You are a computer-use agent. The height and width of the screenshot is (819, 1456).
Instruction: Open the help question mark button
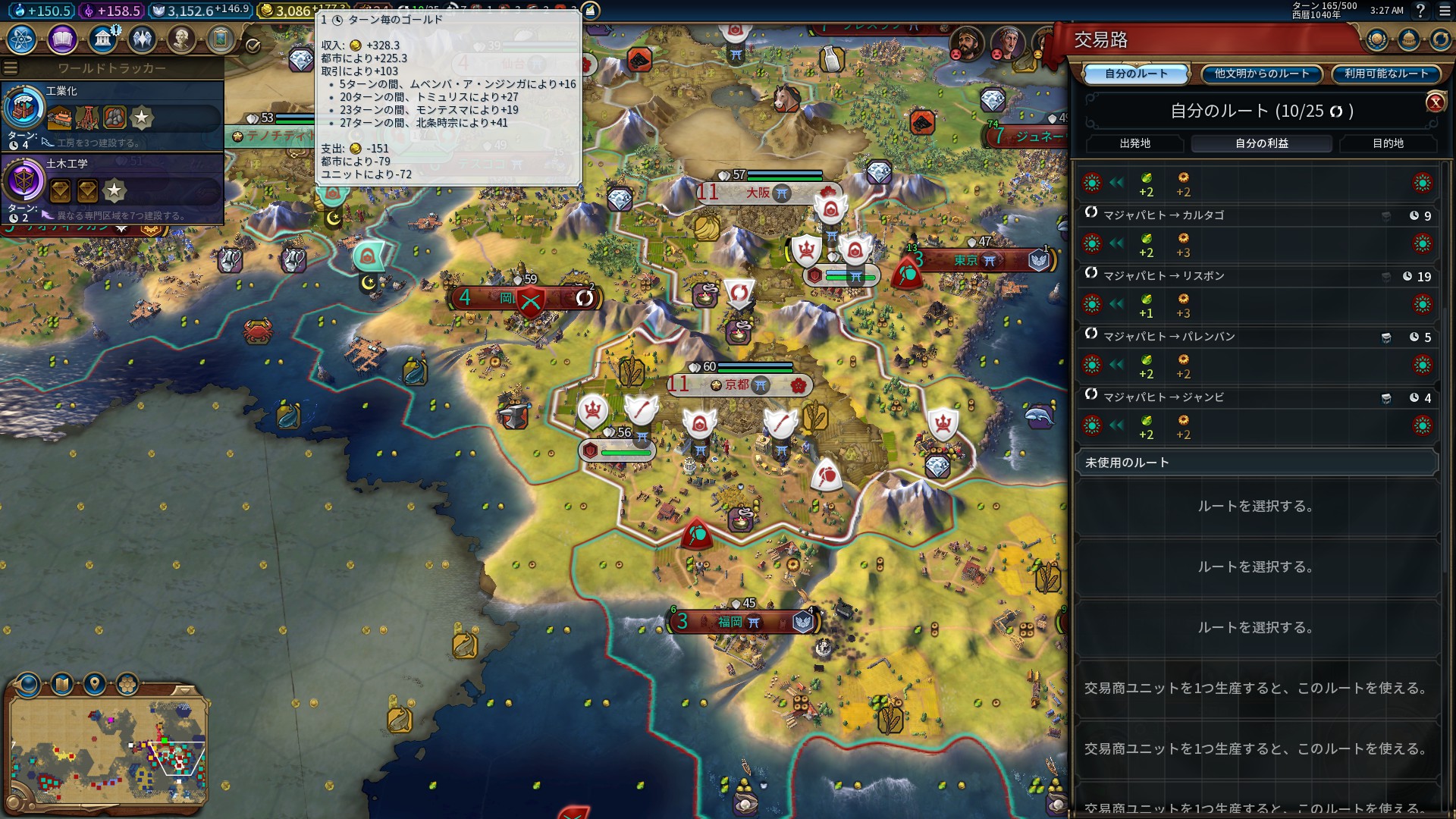coord(1420,11)
